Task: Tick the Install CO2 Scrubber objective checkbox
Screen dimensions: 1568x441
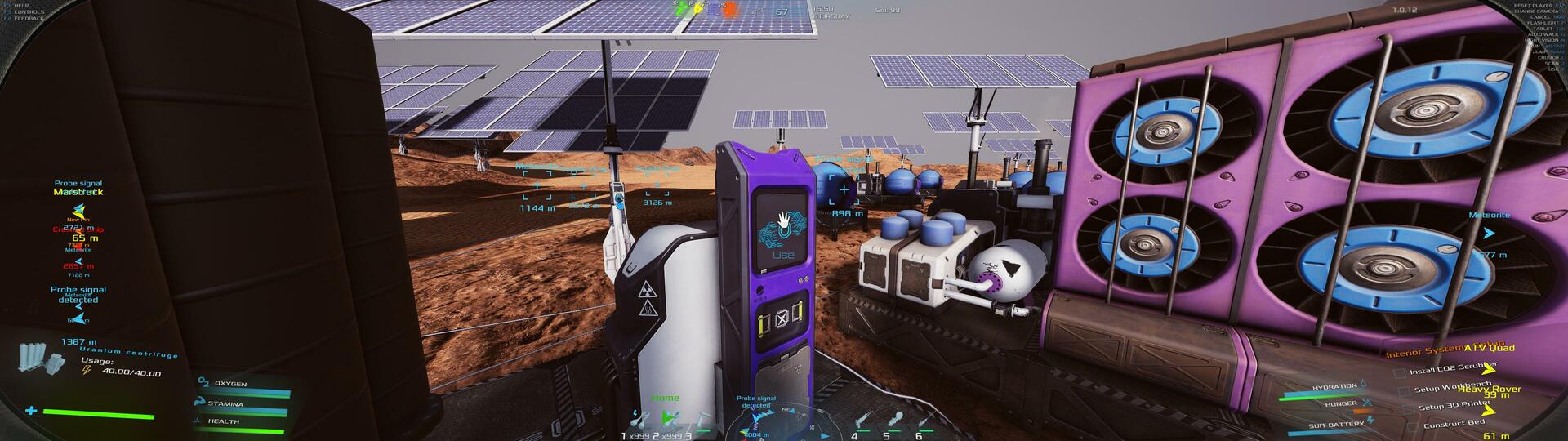Action: [x=1400, y=372]
